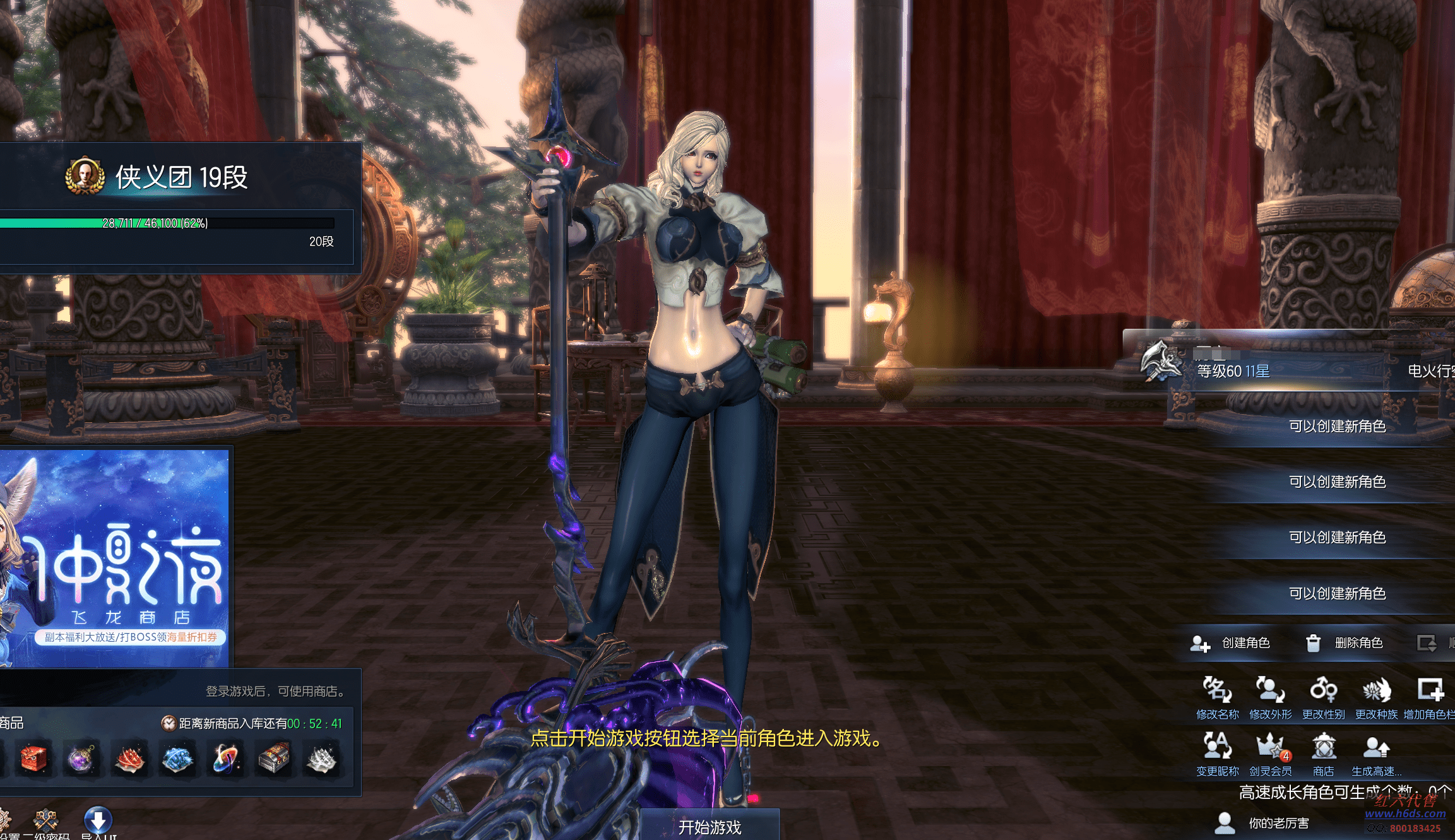Open the 飞龙商店 promotional banner

tap(115, 559)
